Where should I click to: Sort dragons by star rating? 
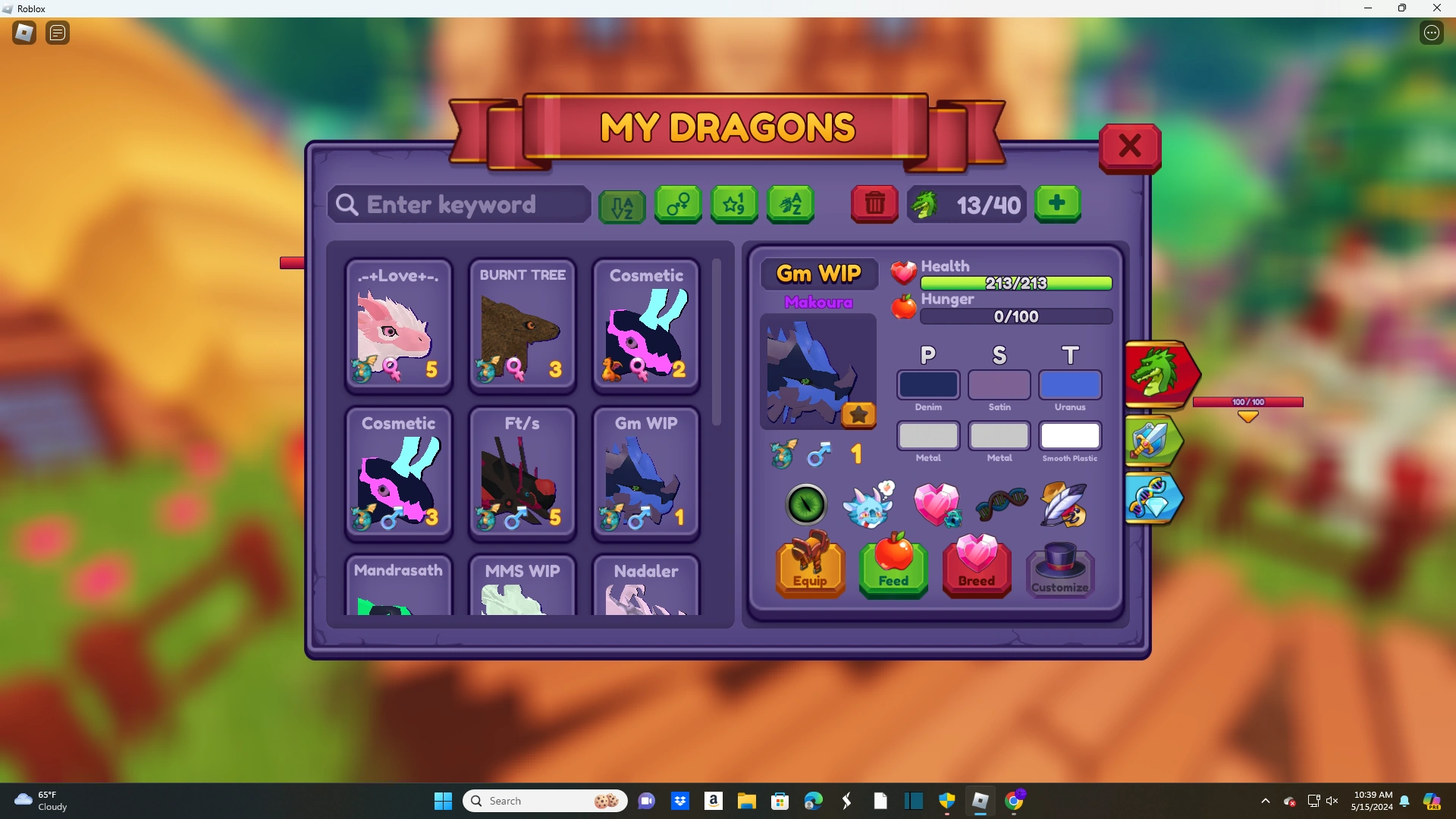(733, 204)
